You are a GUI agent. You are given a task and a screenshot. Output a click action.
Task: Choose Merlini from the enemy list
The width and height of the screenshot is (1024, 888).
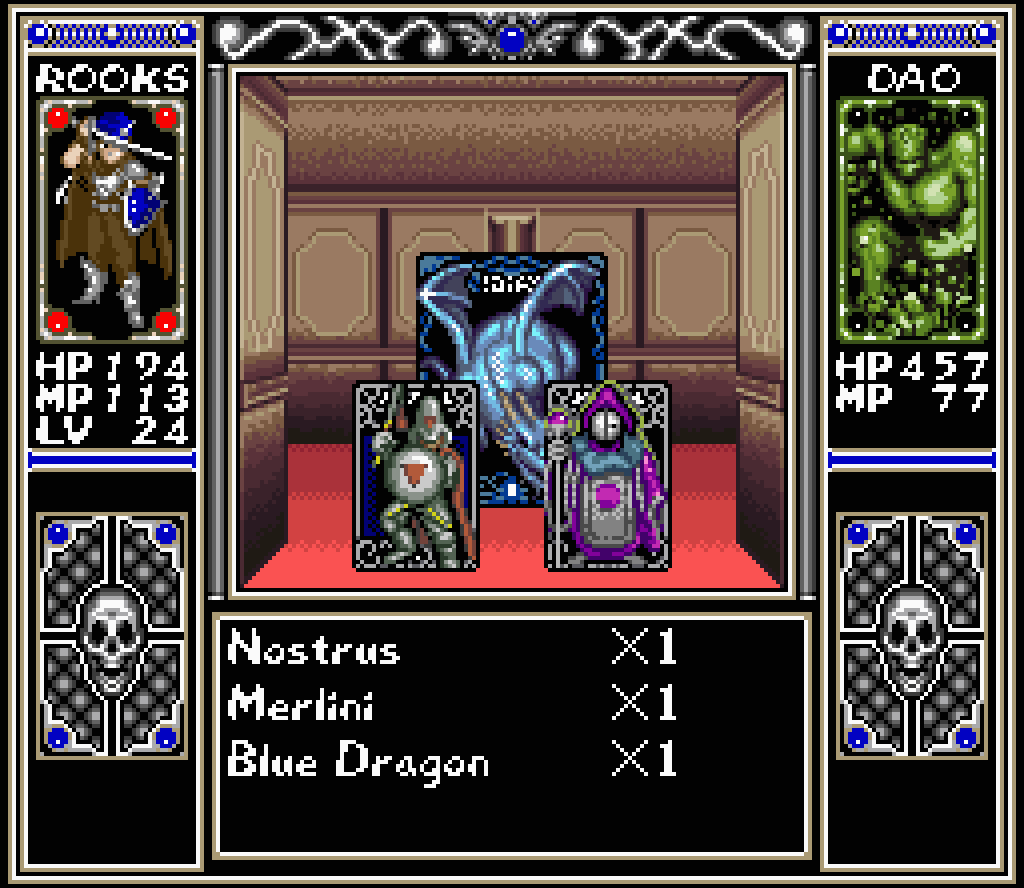[301, 705]
